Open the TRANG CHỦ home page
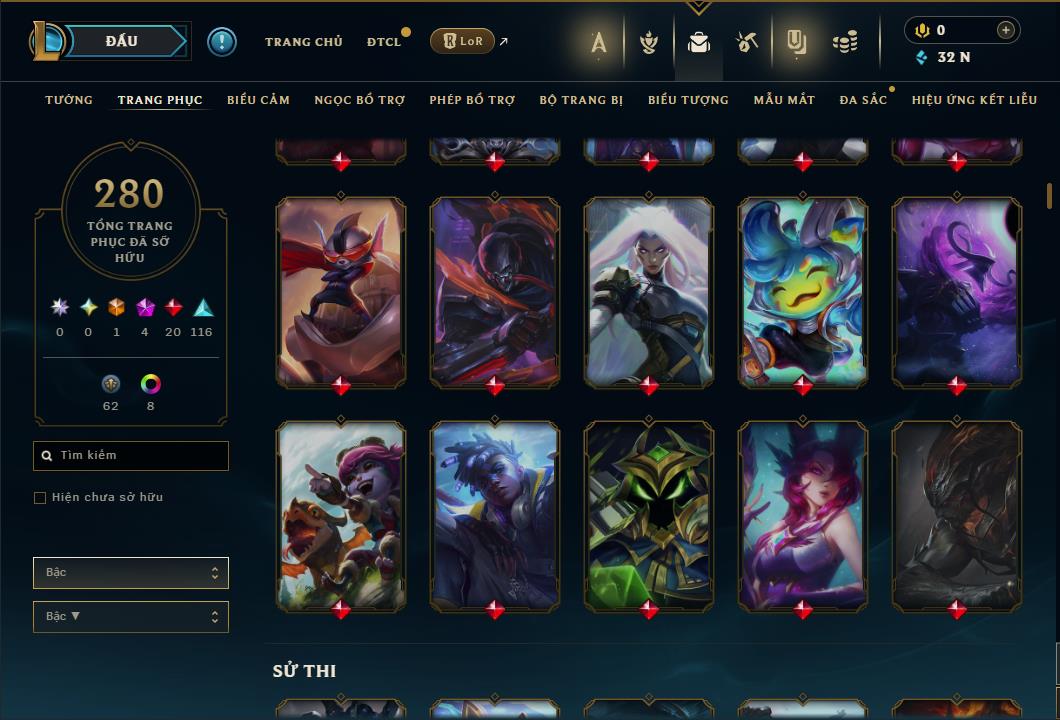 pyautogui.click(x=303, y=42)
